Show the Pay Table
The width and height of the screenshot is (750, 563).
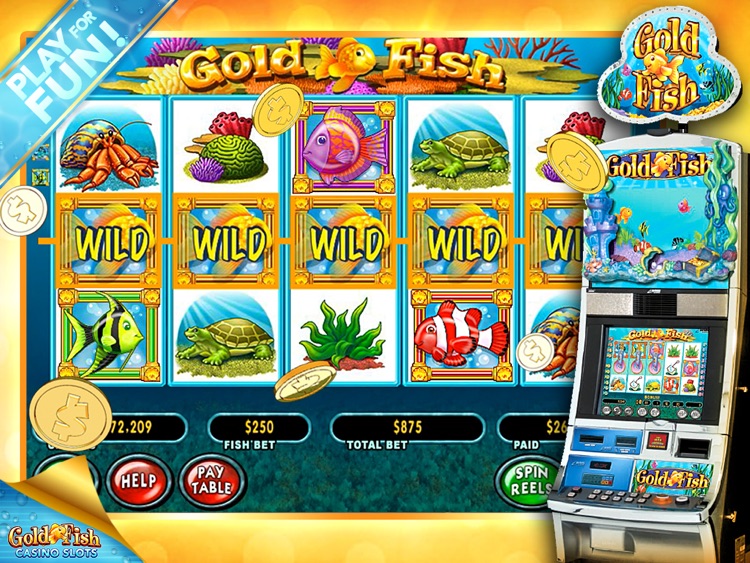pos(212,480)
